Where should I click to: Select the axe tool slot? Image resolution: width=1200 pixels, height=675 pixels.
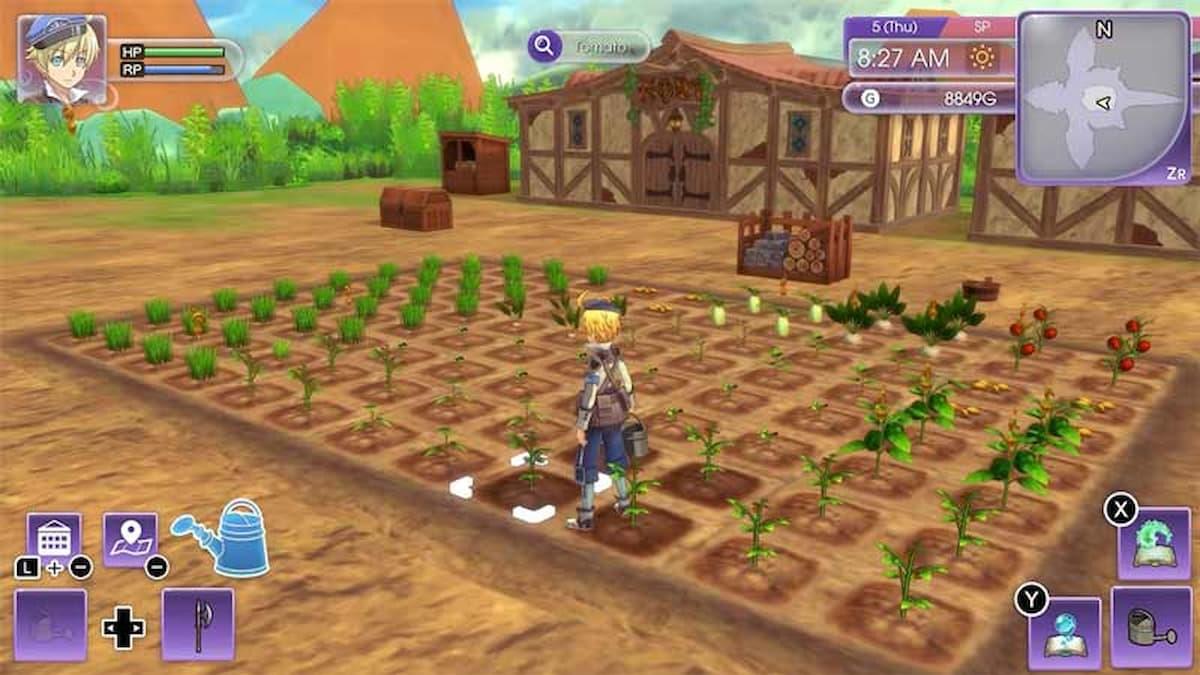[x=197, y=625]
